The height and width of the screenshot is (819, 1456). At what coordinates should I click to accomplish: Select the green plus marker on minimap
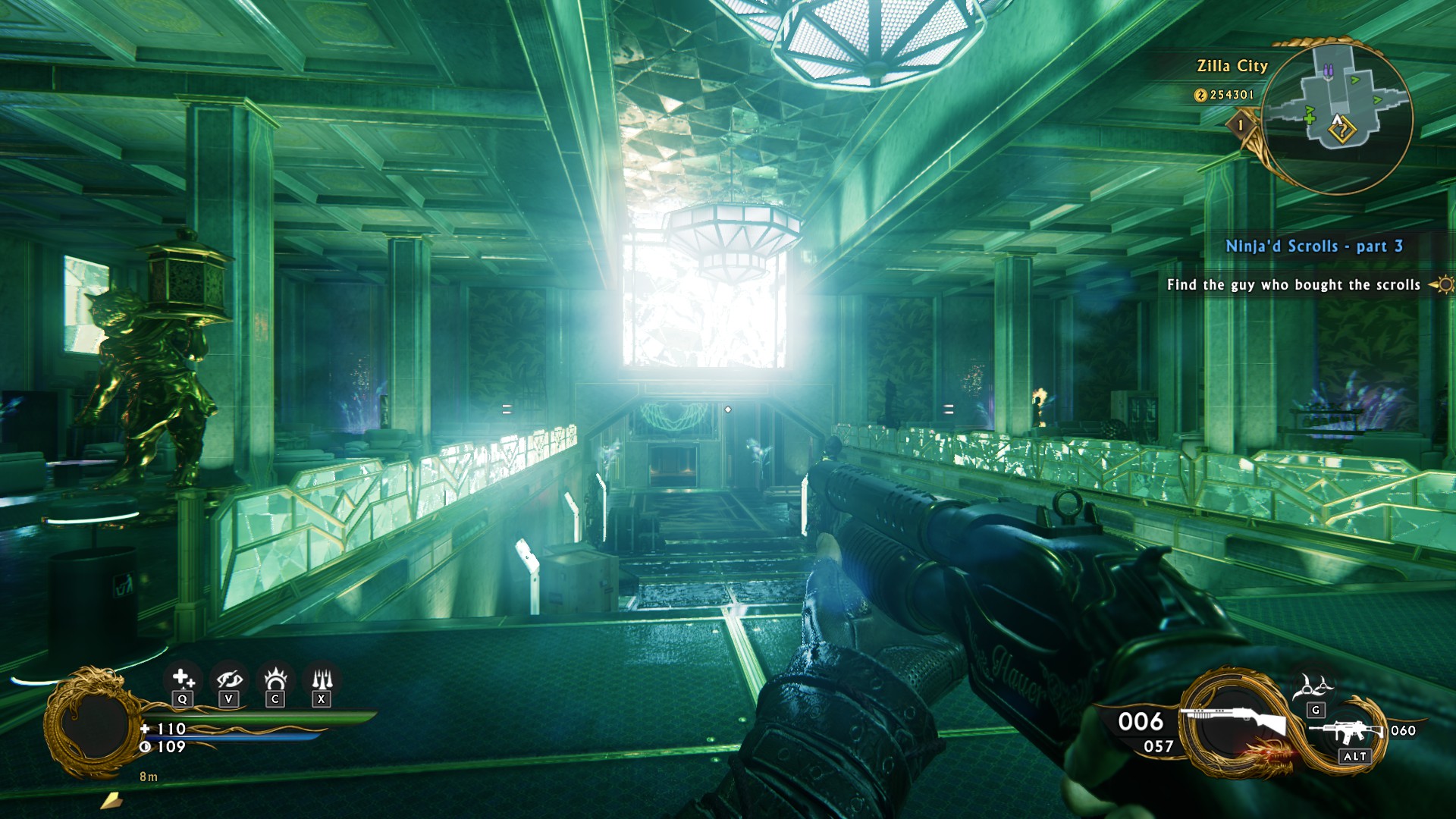(1310, 118)
